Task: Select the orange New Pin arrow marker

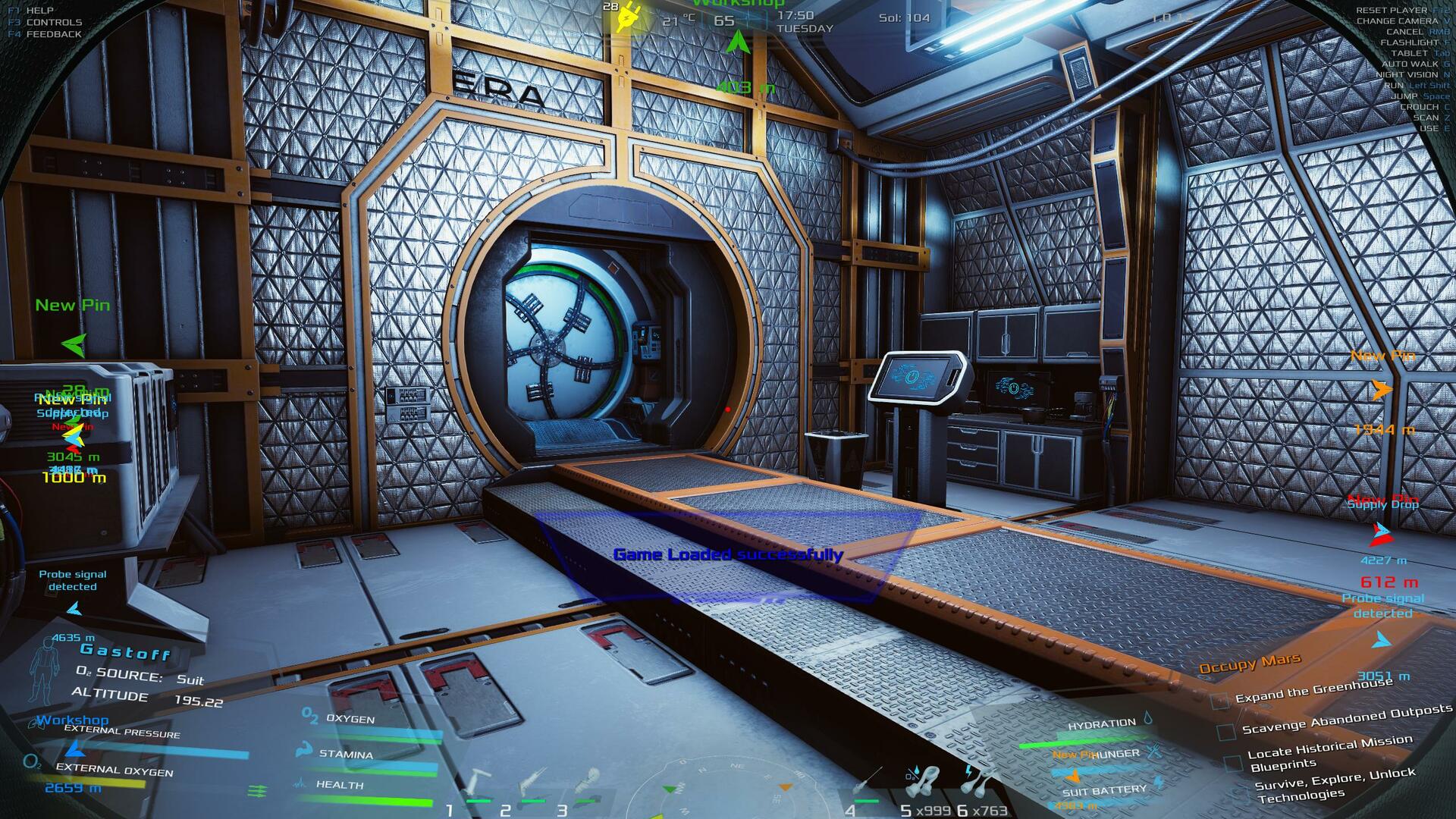Action: point(1382,391)
